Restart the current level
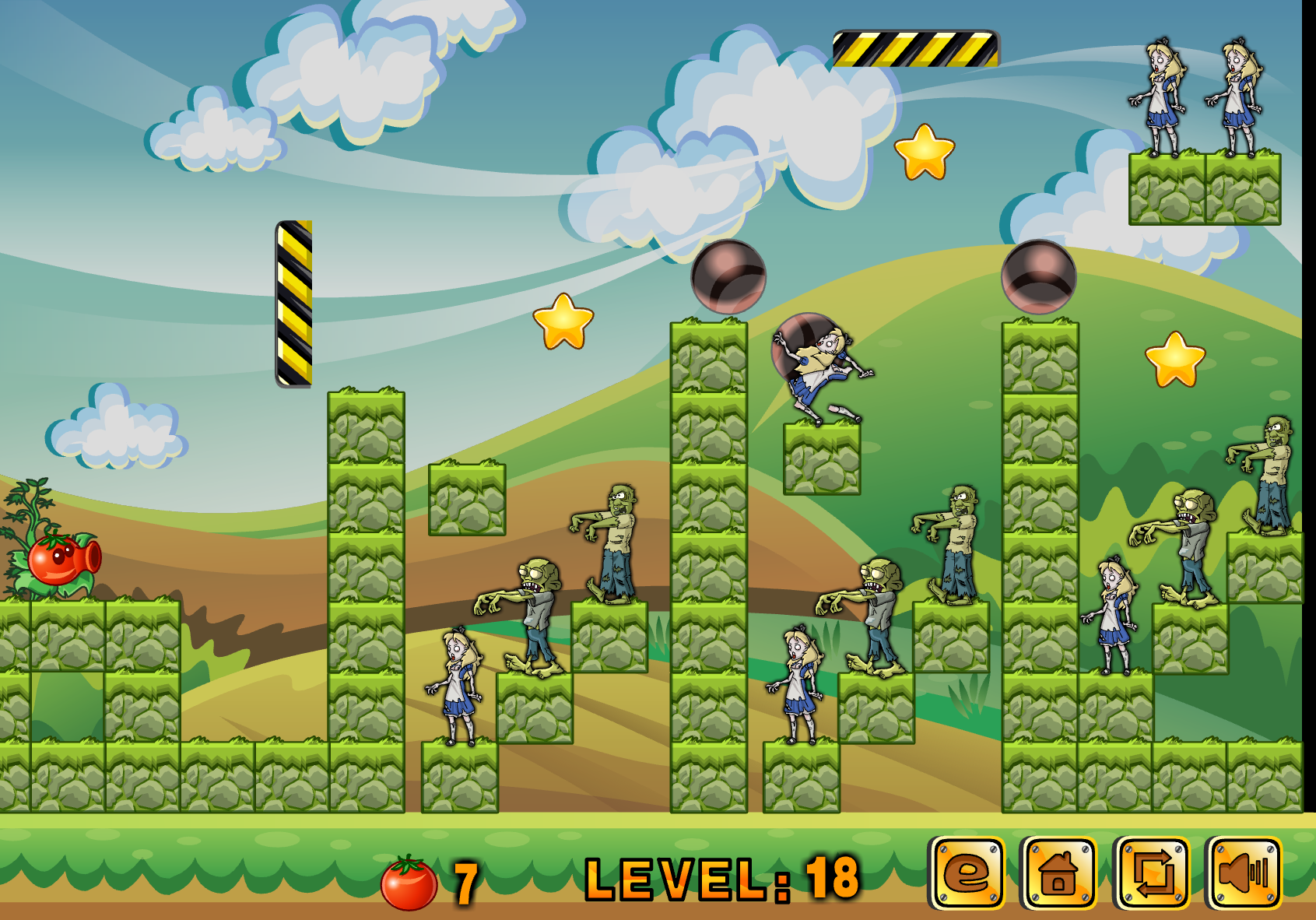This screenshot has width=1316, height=920. [1152, 873]
